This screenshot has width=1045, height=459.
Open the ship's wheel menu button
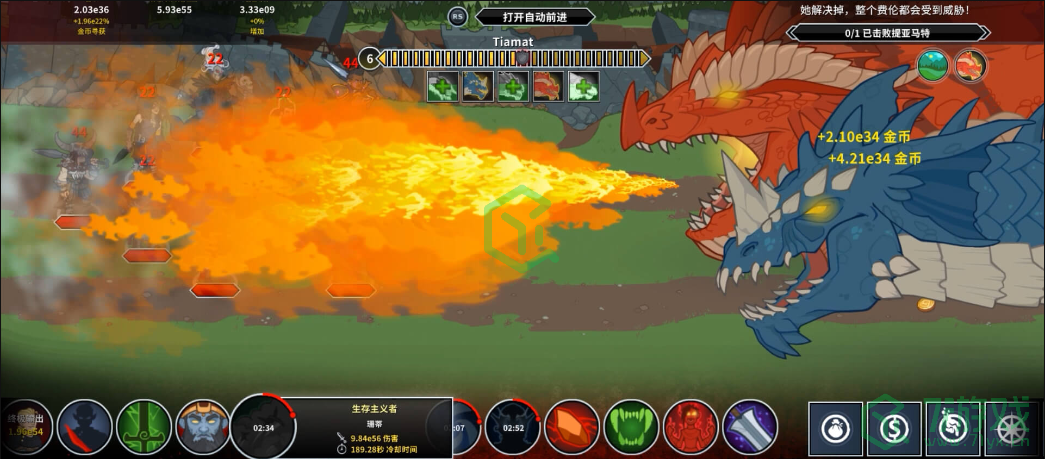(1010, 428)
